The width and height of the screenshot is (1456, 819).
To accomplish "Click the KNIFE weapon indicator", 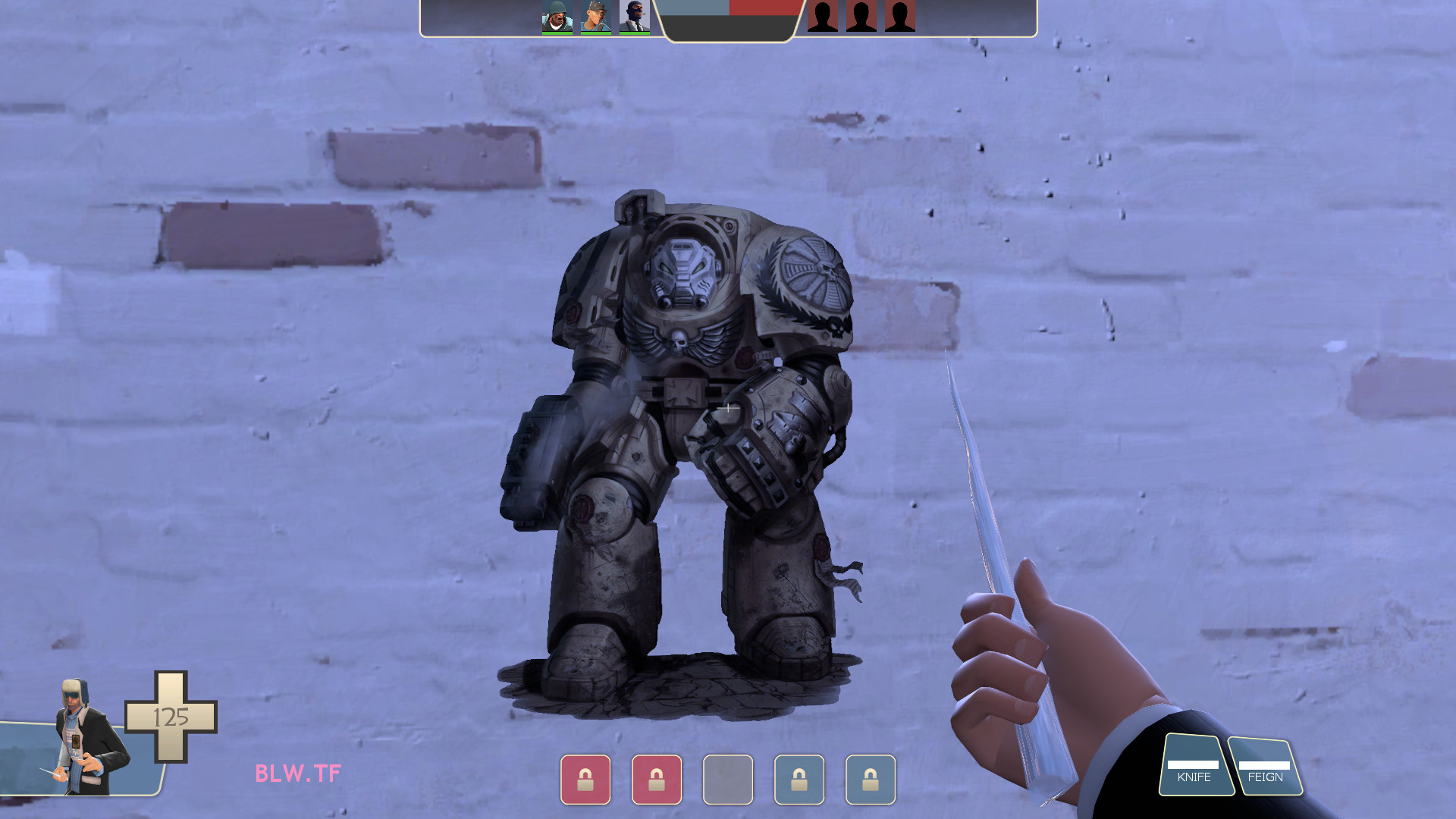I will pyautogui.click(x=1195, y=771).
